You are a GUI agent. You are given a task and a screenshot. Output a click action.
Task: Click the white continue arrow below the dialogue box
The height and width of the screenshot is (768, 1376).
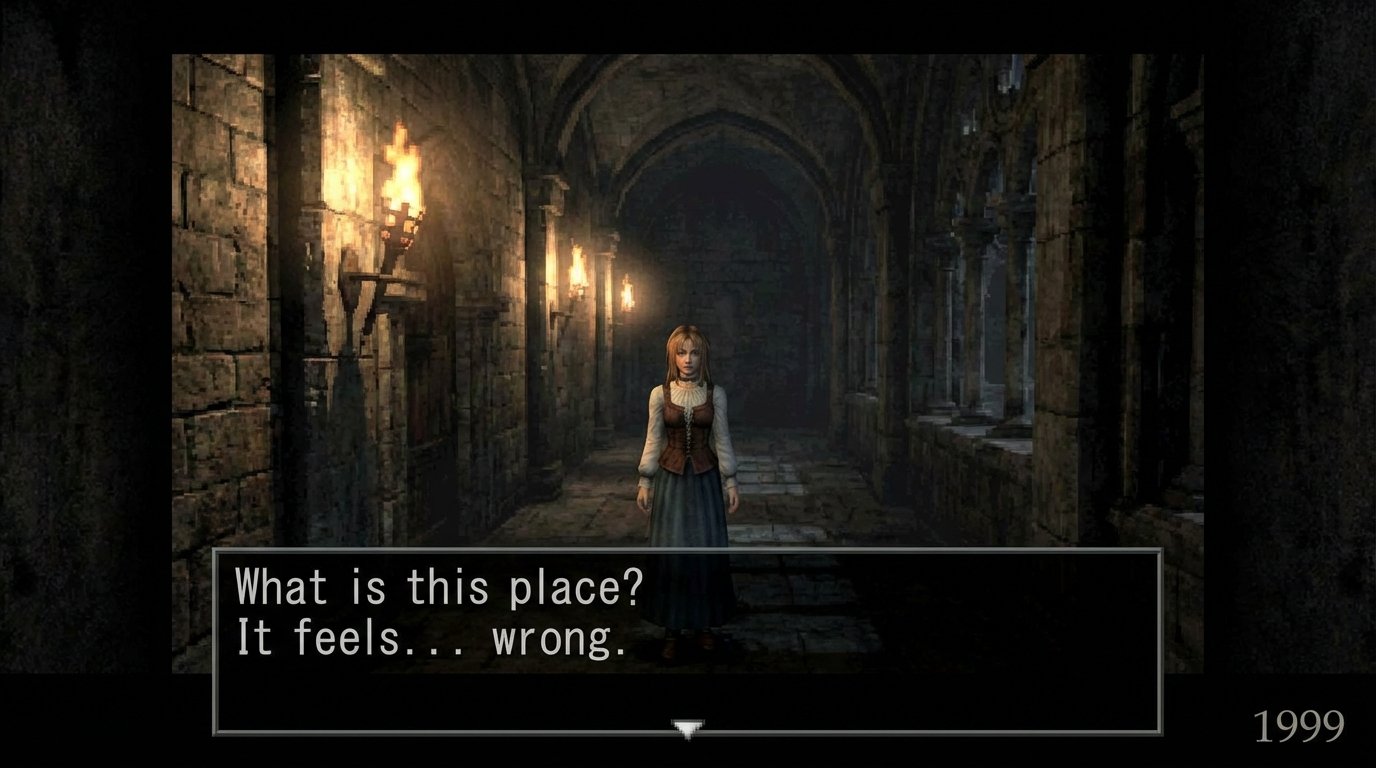click(x=688, y=724)
